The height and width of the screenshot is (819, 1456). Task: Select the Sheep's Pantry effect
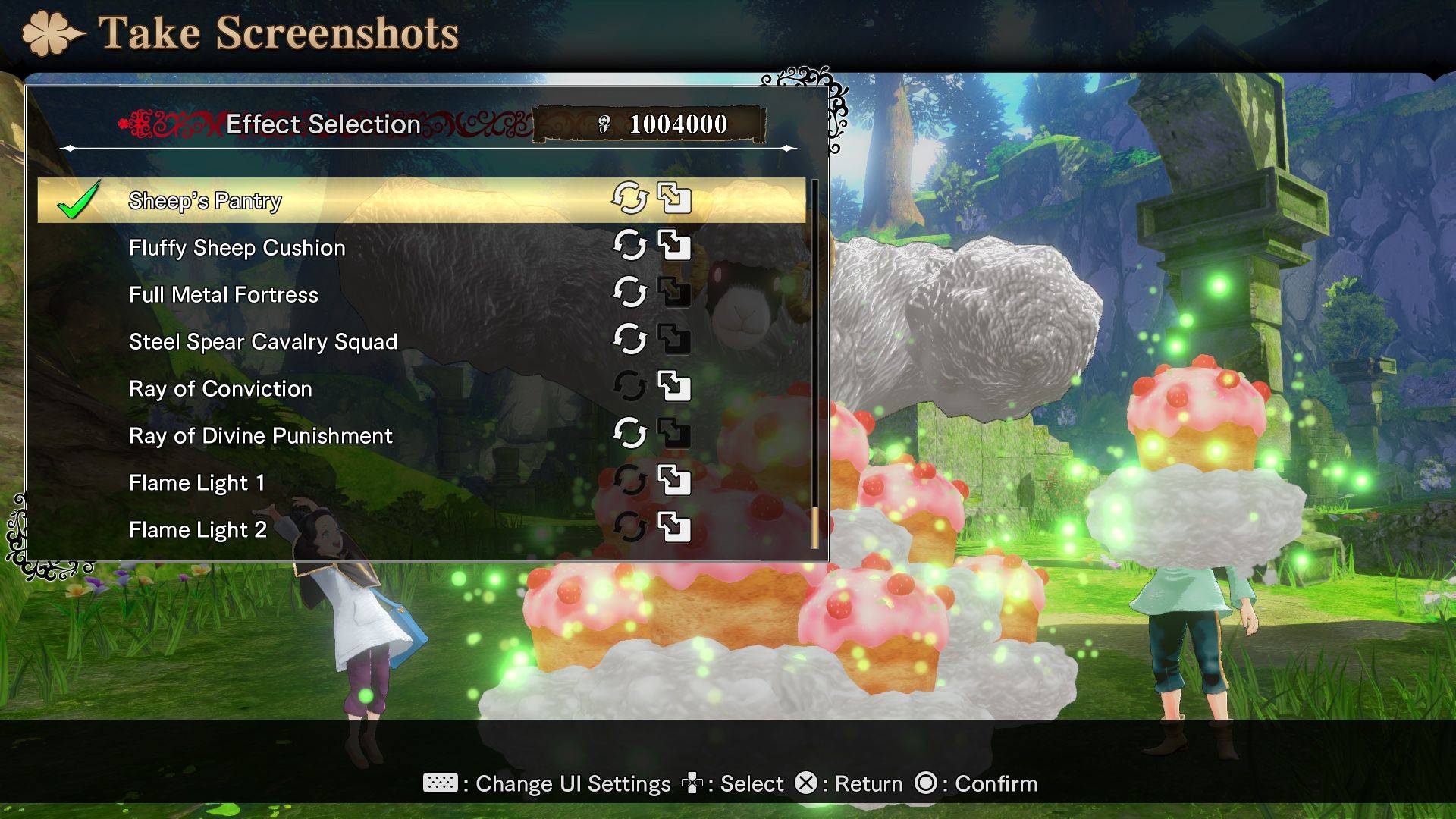coord(205,201)
